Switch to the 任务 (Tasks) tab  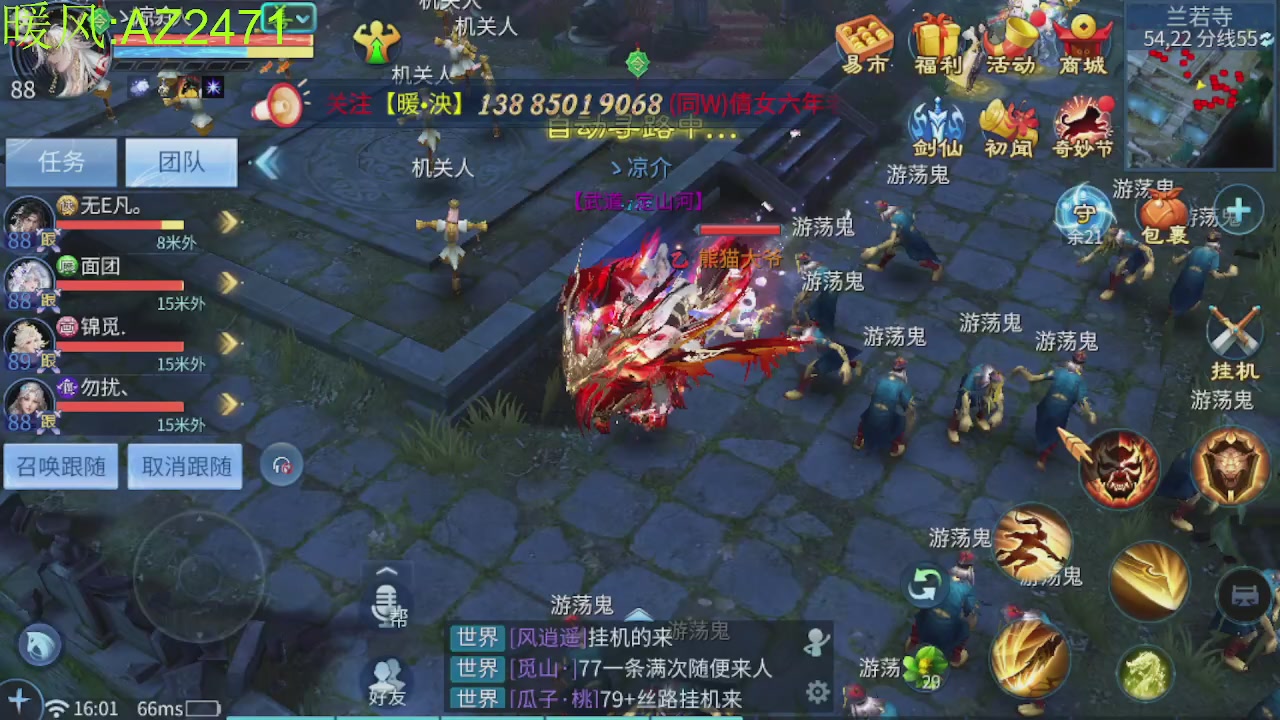(x=60, y=162)
